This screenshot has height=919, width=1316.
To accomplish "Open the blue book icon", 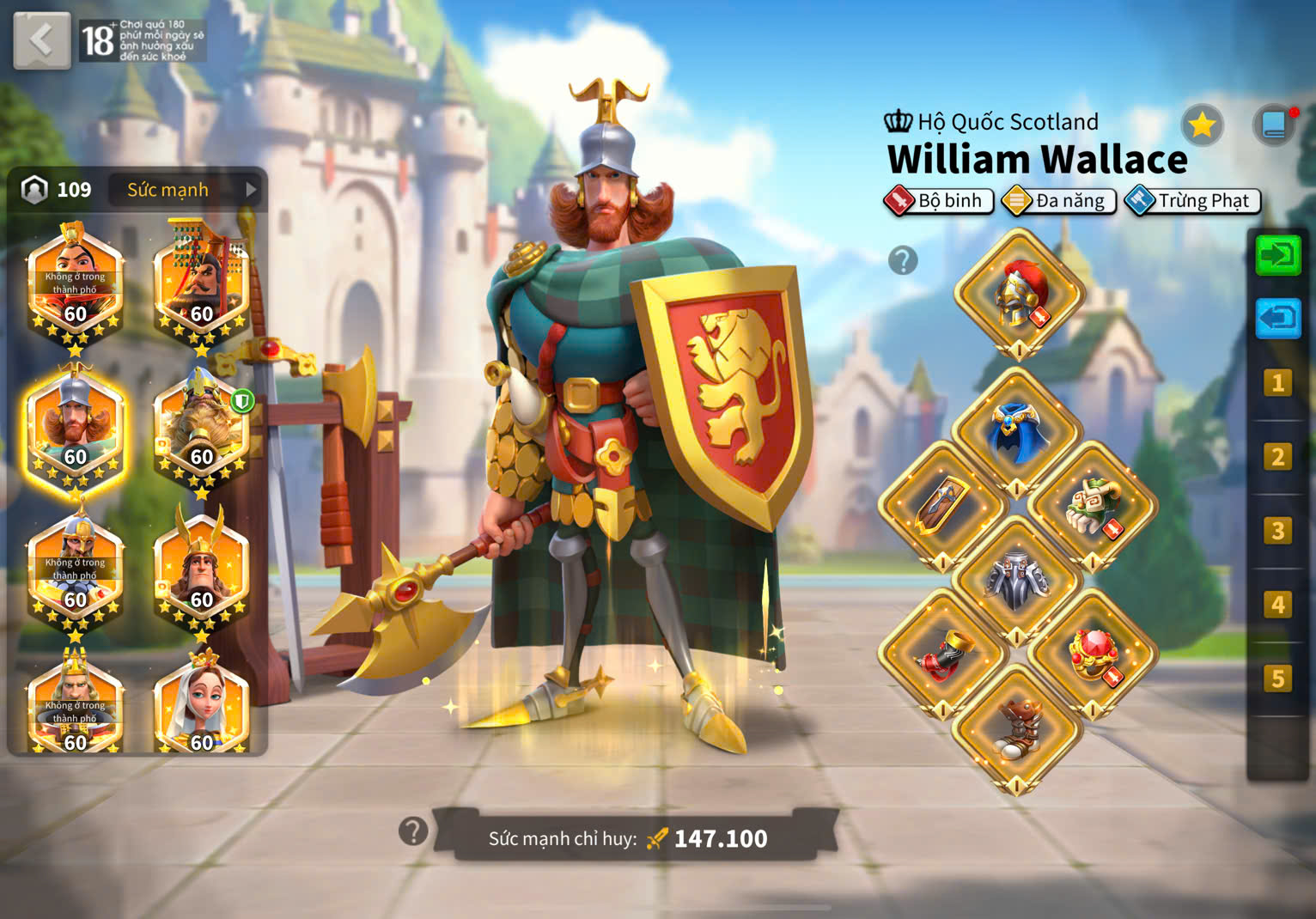I will [x=1274, y=126].
